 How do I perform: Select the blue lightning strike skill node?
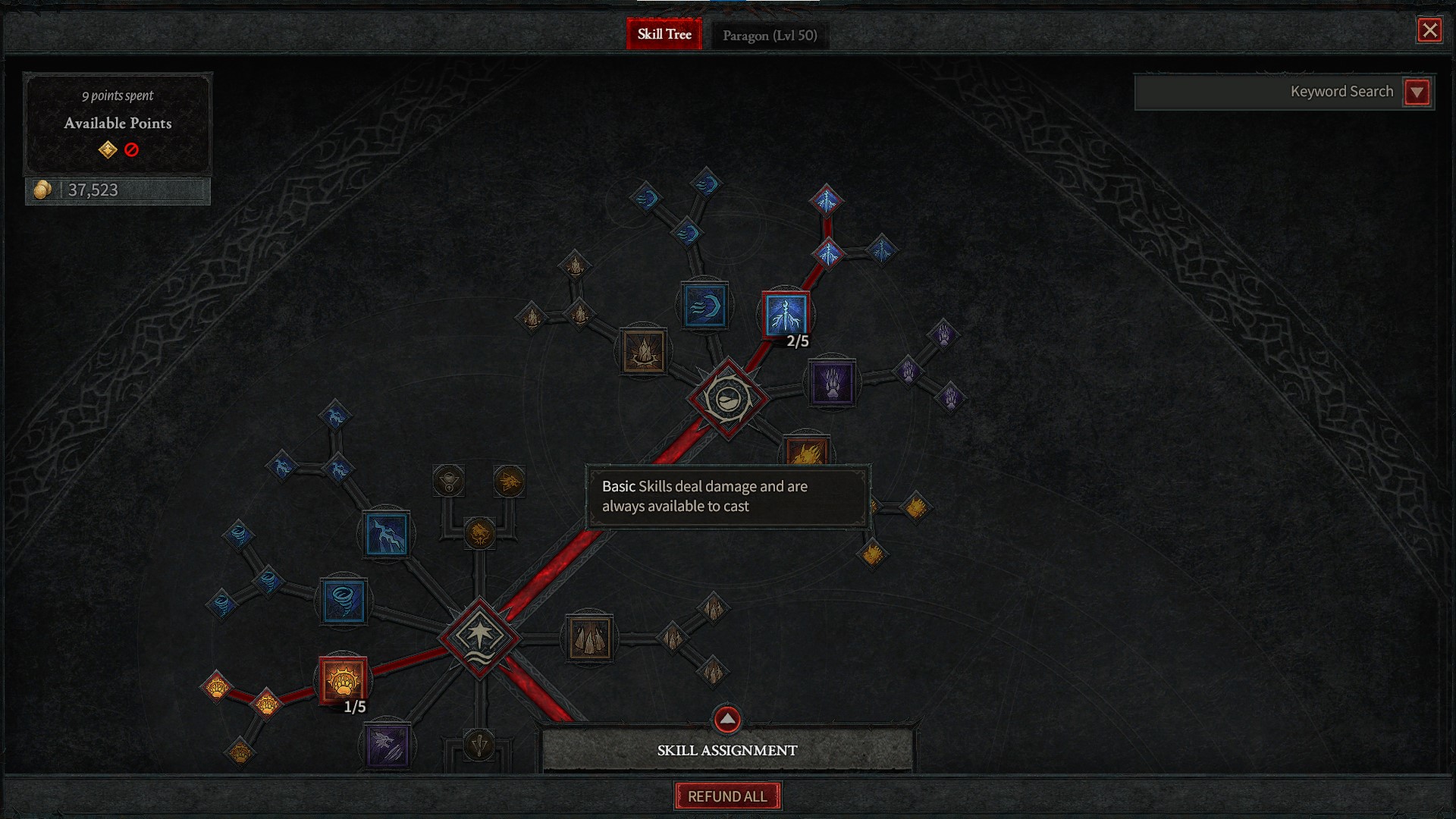386,534
